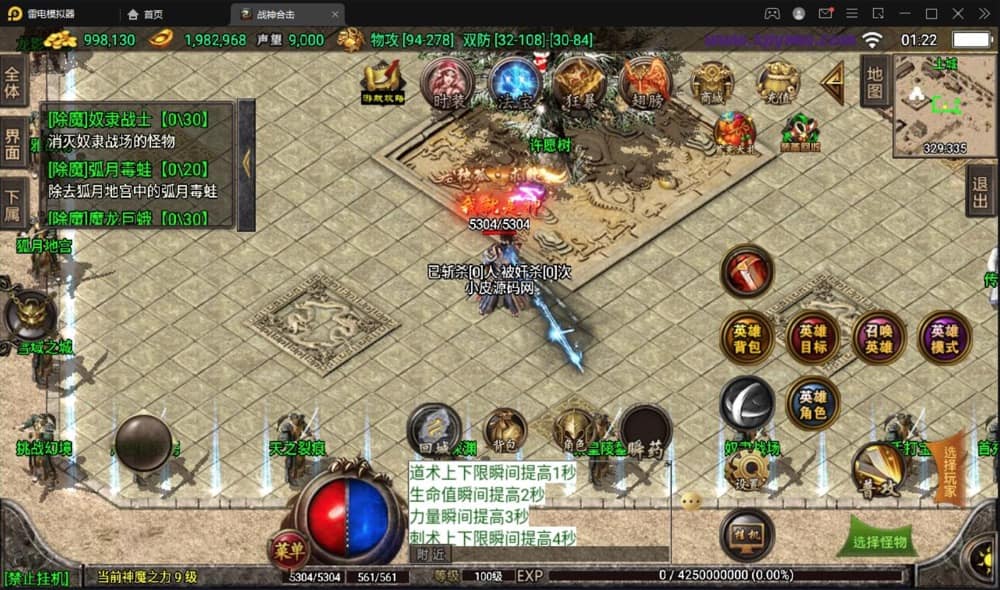Select the 召唤英雄 summon hero button
The image size is (1000, 590).
pos(878,338)
